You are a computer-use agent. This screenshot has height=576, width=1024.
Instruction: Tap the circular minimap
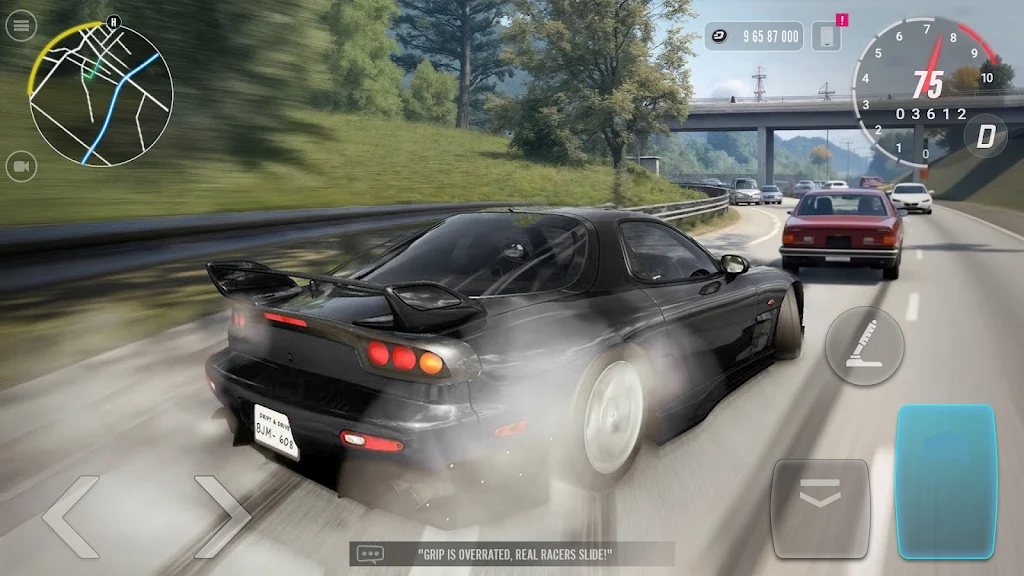pyautogui.click(x=101, y=95)
